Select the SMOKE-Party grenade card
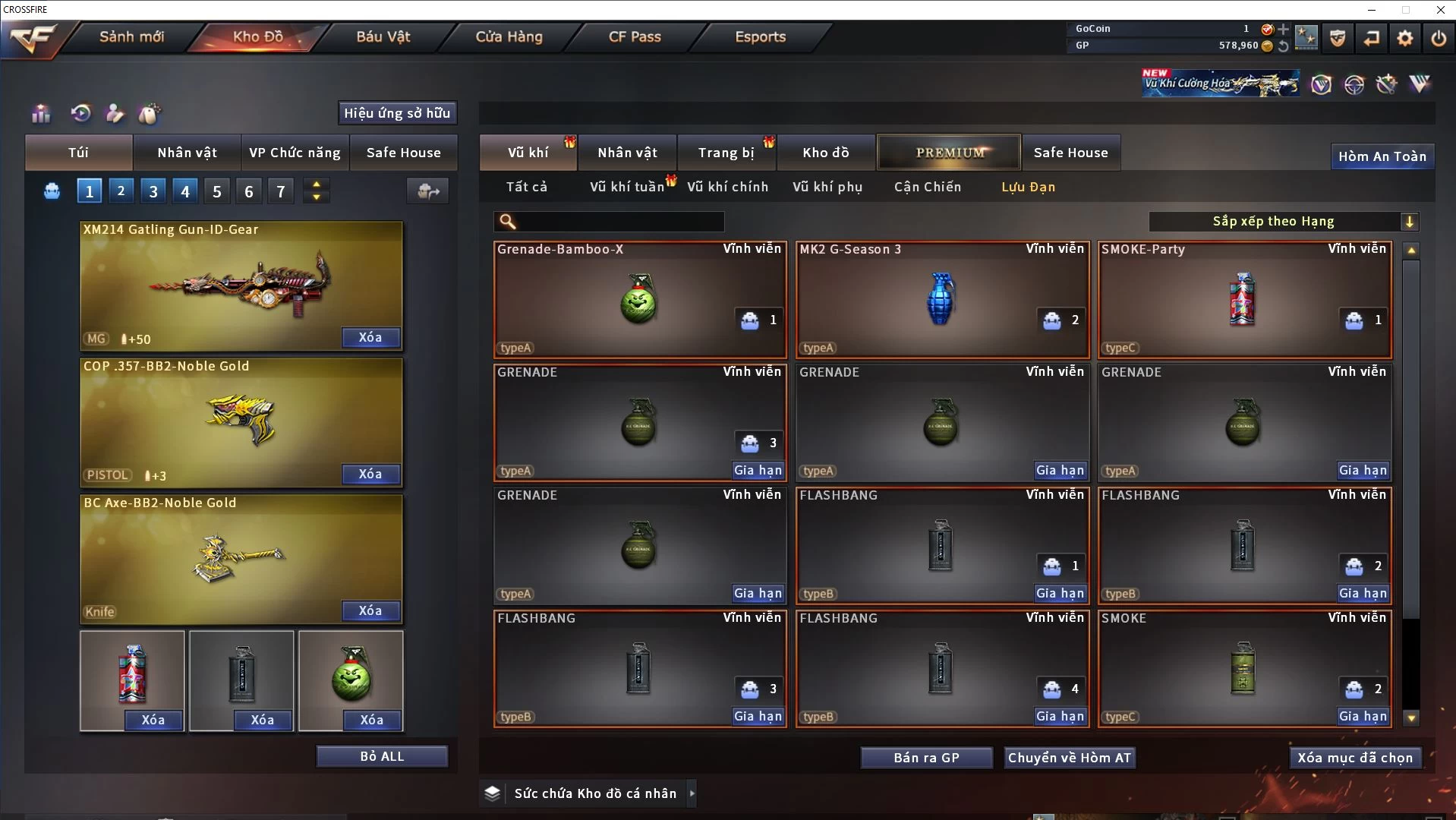This screenshot has height=820, width=1456. 1243,299
